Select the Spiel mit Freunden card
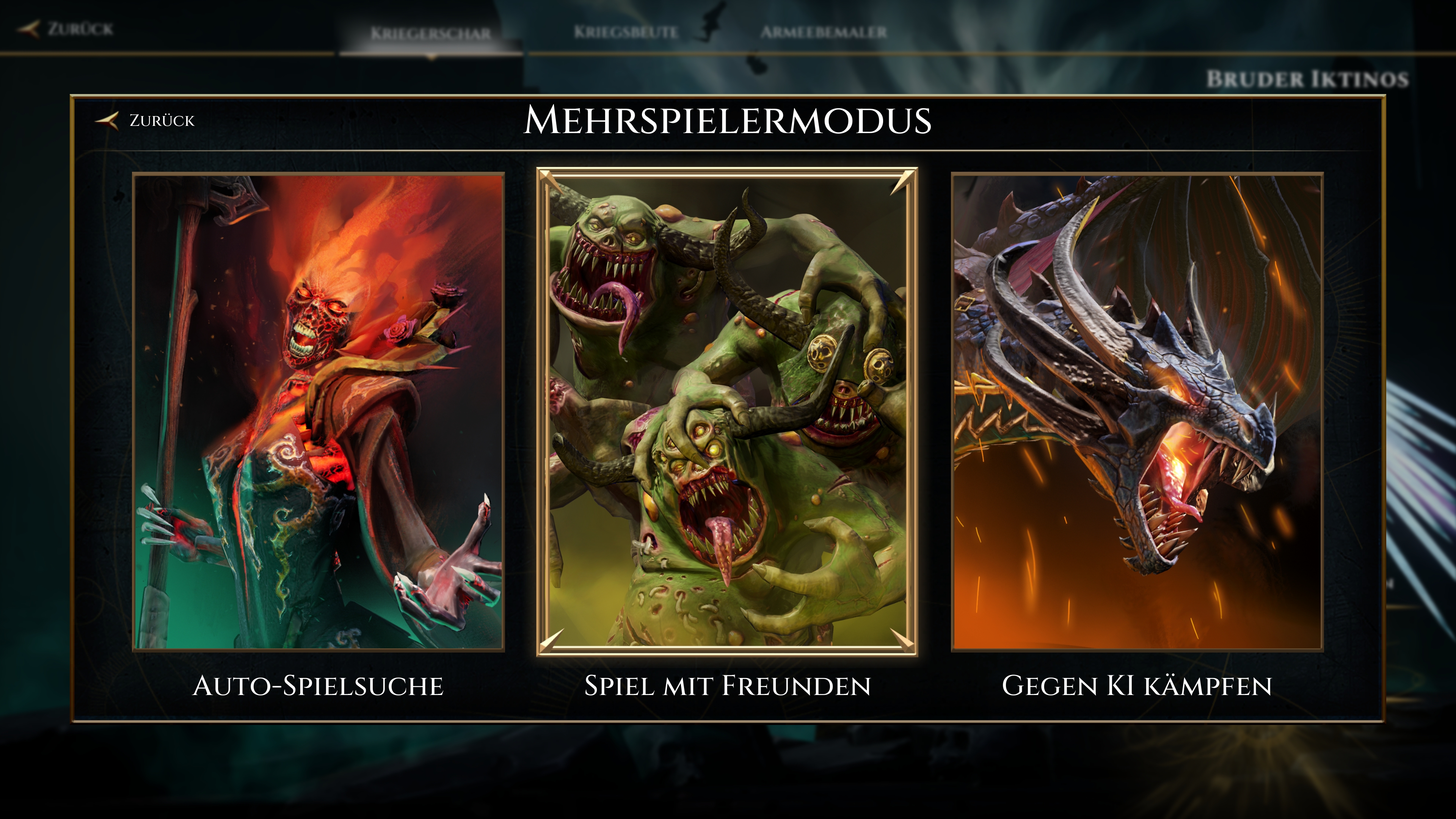Viewport: 1456px width, 819px height. point(727,411)
